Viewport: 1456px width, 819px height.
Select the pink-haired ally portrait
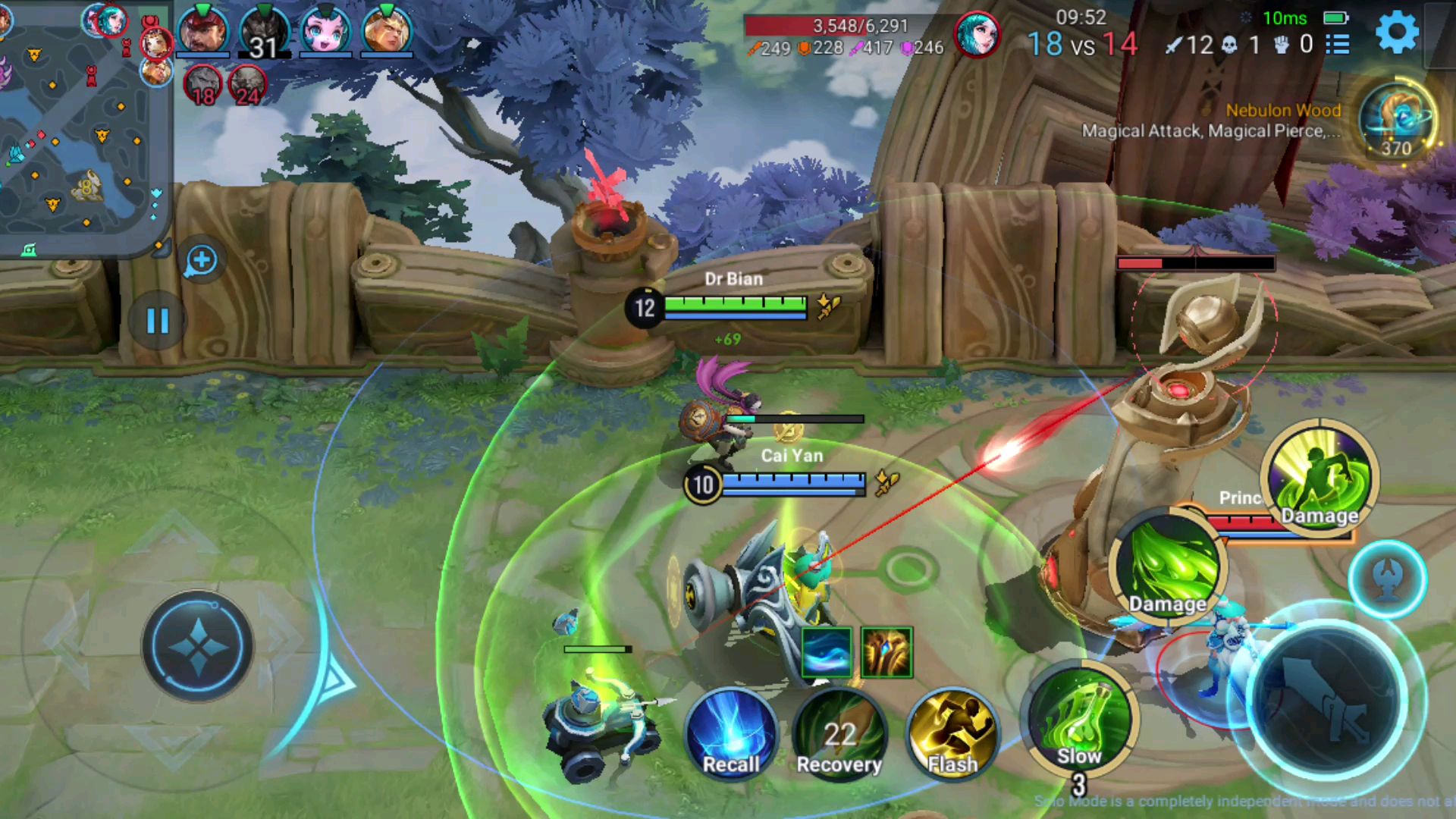325,32
